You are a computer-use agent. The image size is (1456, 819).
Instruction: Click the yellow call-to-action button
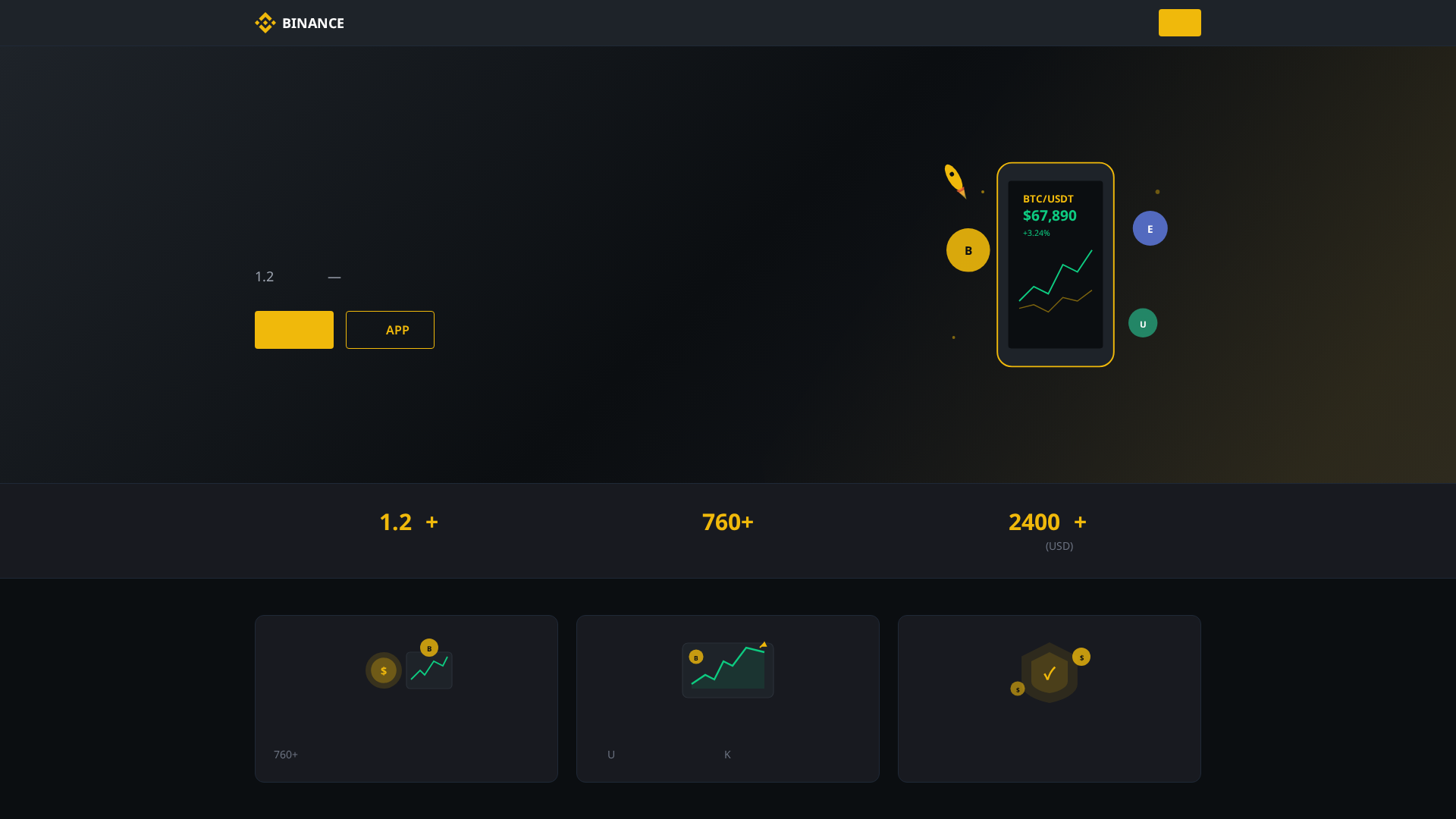pyautogui.click(x=293, y=330)
